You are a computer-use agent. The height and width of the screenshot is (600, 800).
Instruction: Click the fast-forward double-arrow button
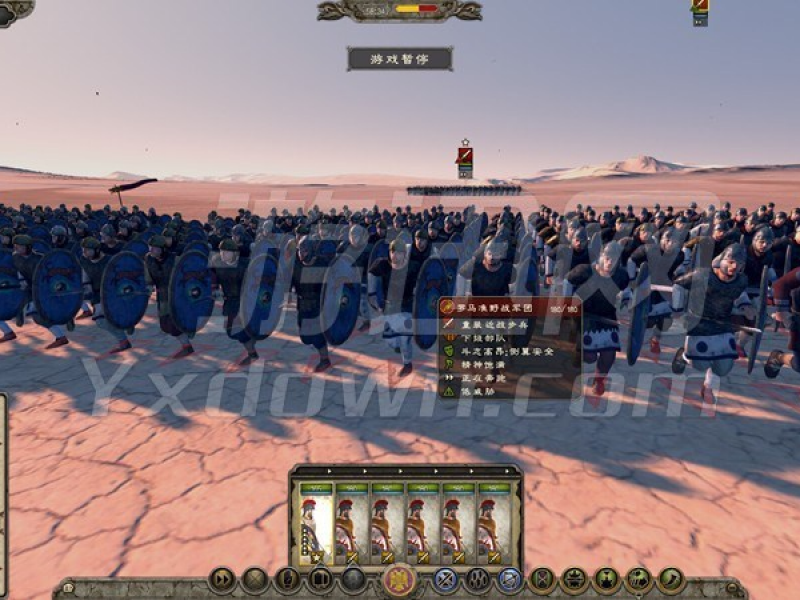[x=221, y=579]
